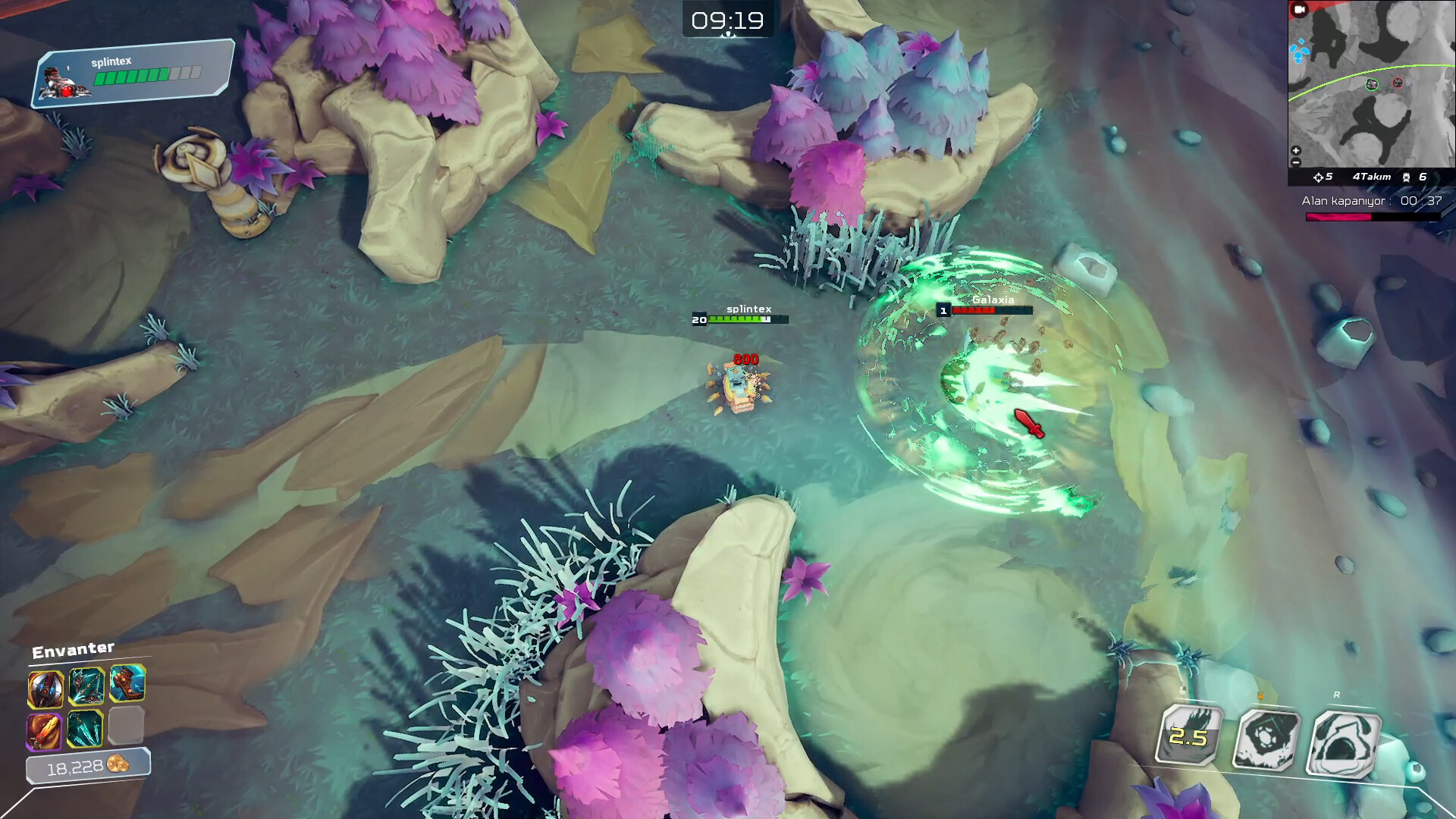Toggle the camera recording icon on the minimap

(x=1298, y=9)
